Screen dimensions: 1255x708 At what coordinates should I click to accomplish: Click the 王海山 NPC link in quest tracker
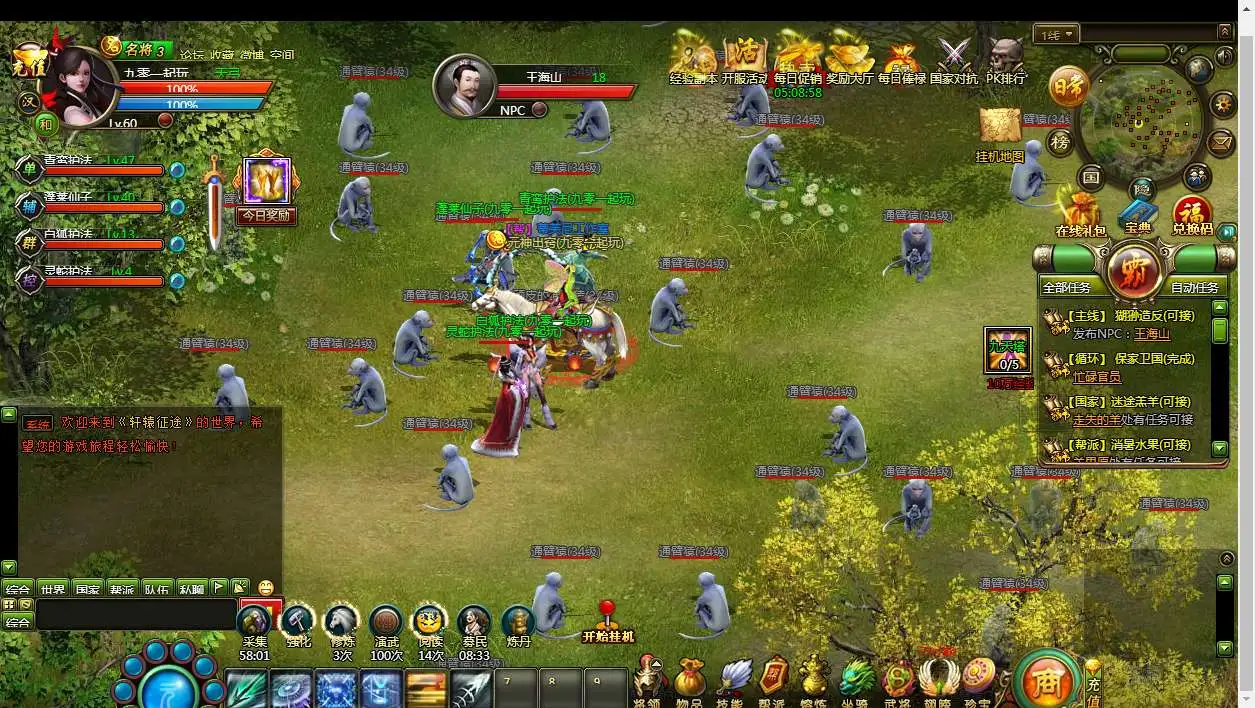coord(1152,334)
